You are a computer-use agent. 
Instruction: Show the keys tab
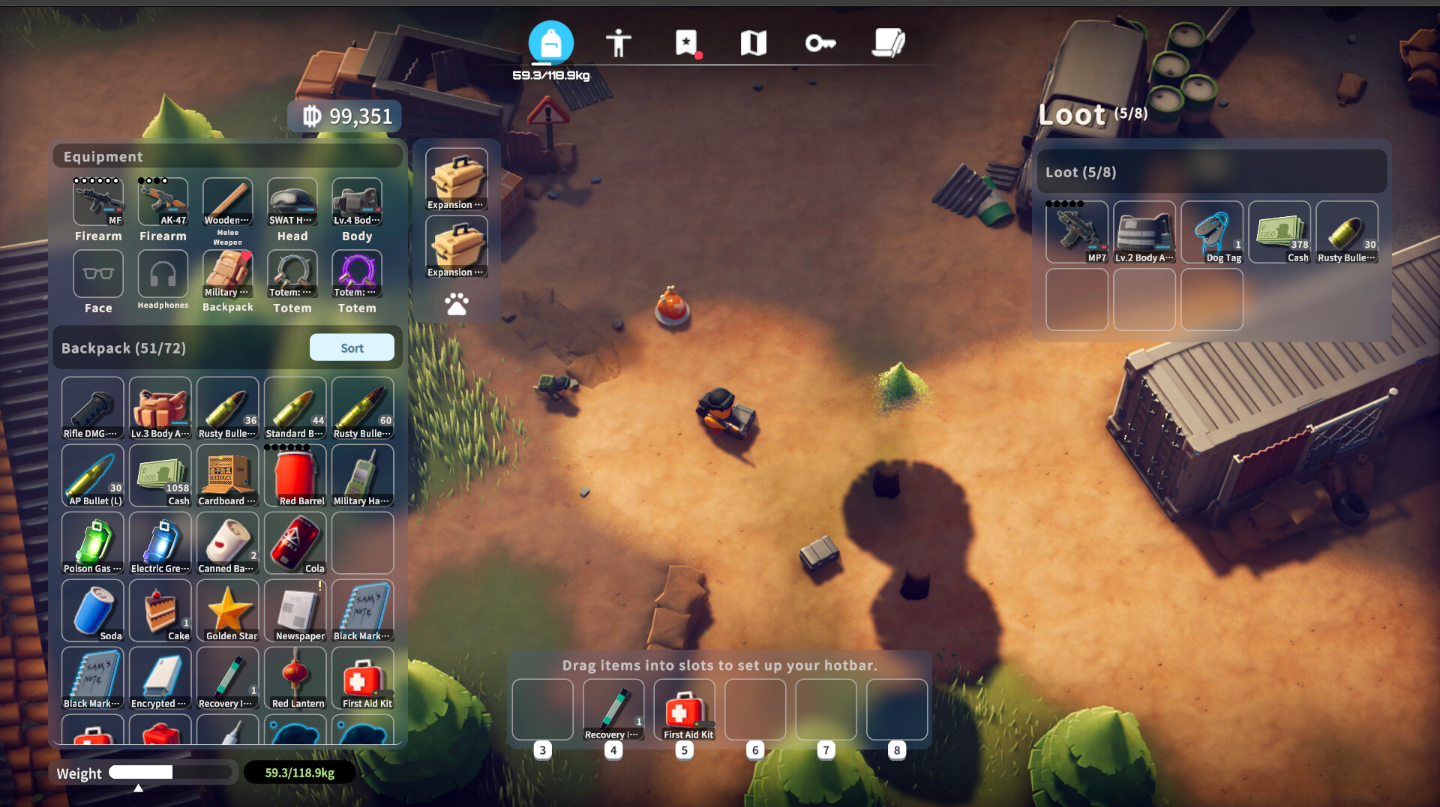[x=820, y=43]
